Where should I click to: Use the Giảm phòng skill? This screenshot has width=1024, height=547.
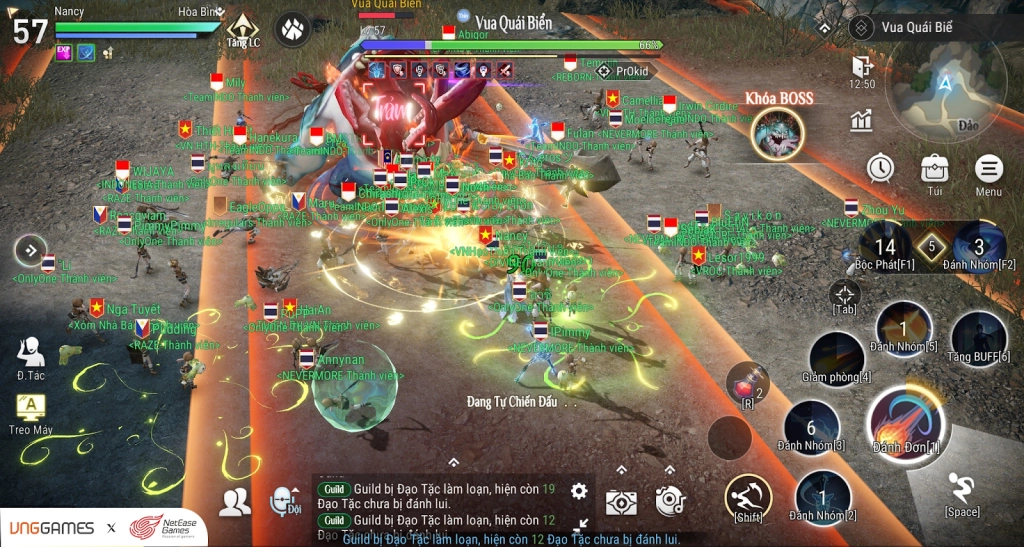(836, 356)
